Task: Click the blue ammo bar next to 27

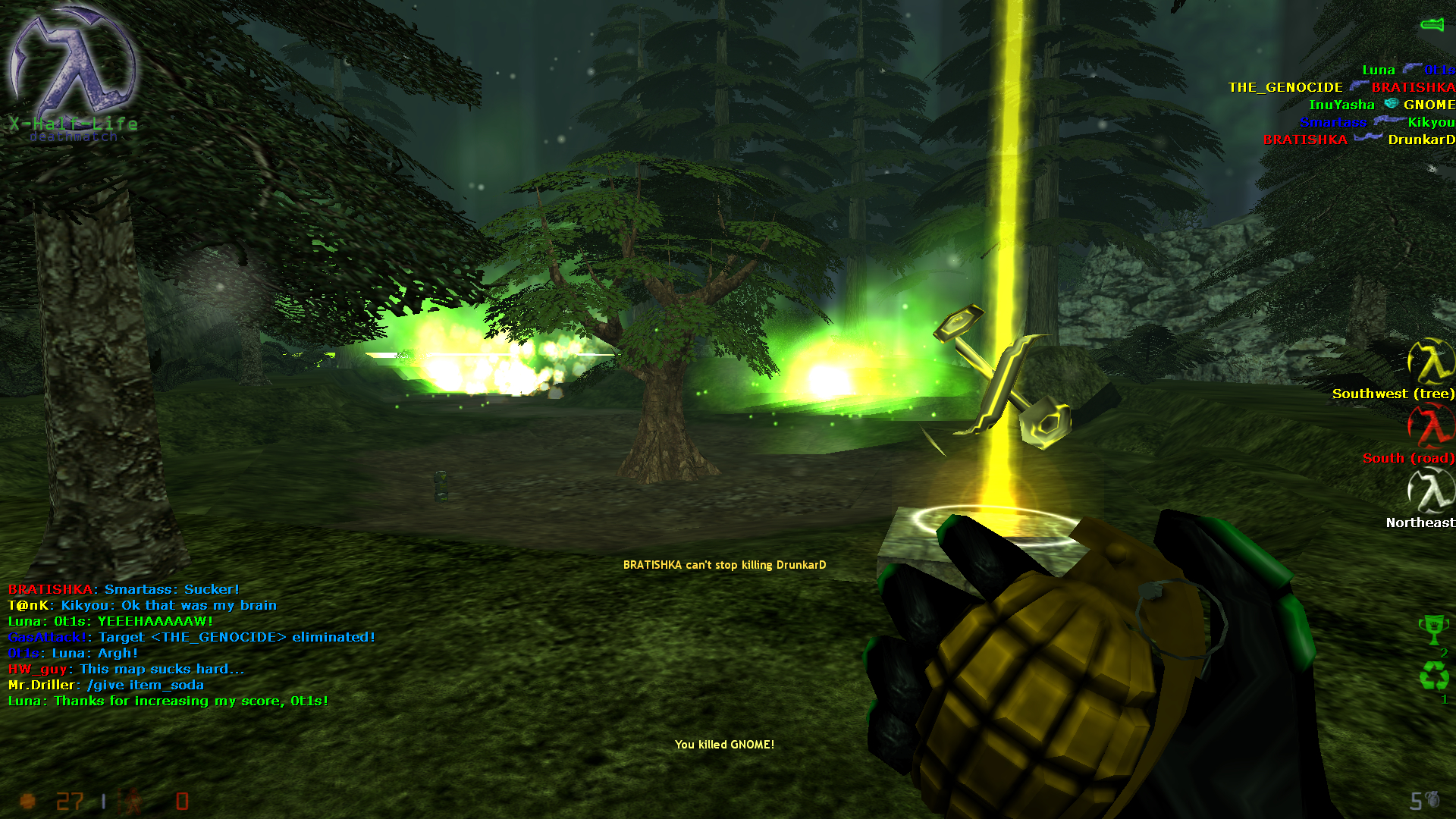Action: (104, 802)
